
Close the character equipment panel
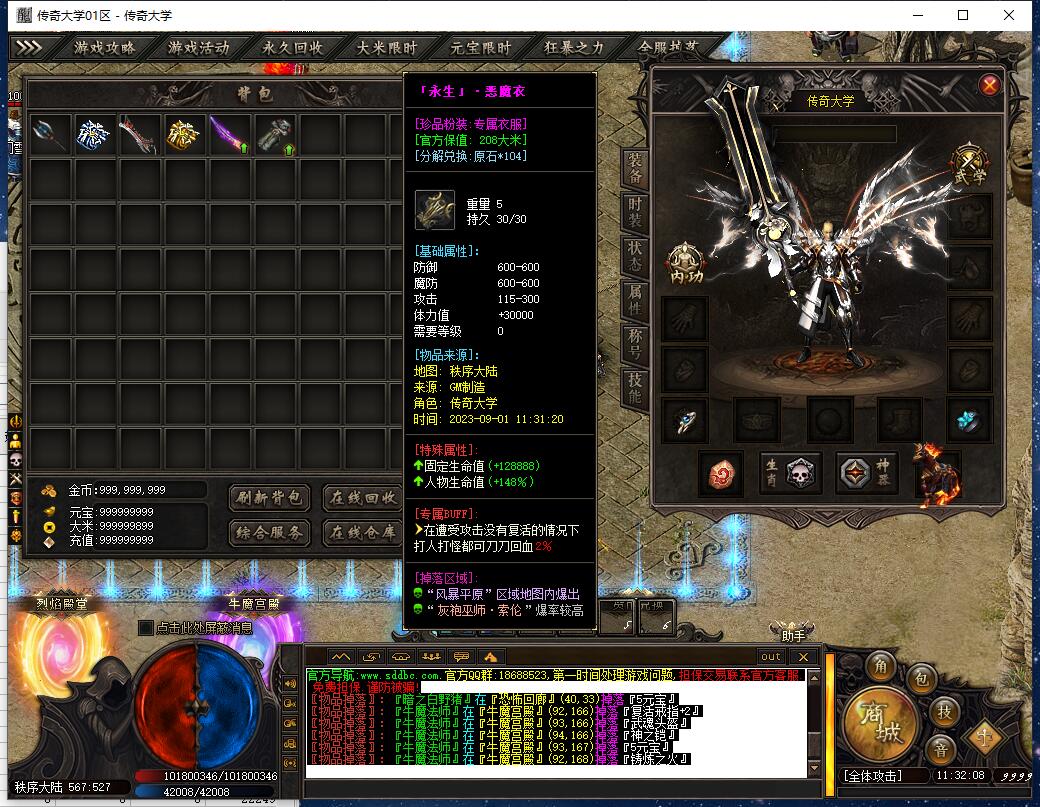(989, 85)
